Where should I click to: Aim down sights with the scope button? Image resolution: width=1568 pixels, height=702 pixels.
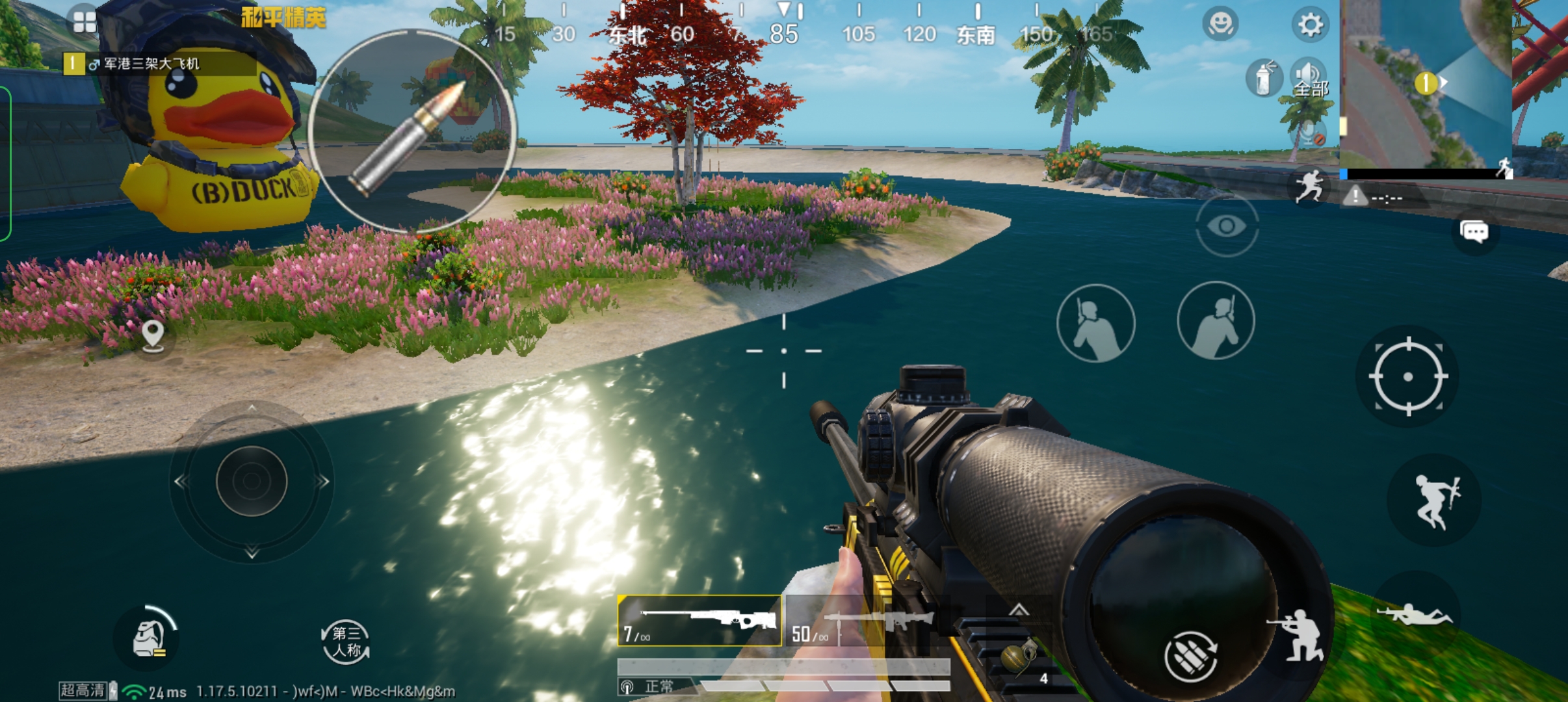tap(1407, 376)
